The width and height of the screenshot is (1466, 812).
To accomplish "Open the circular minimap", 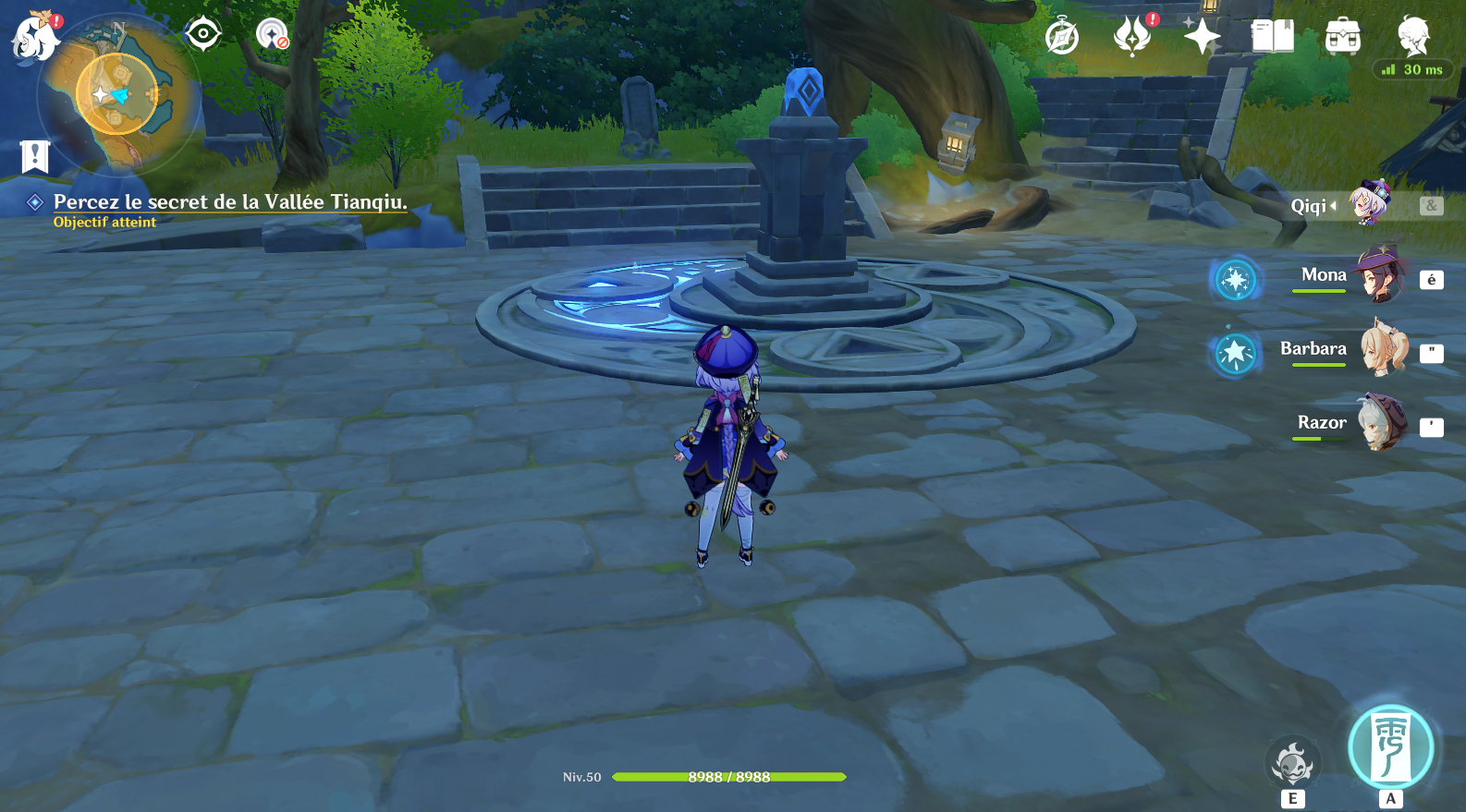I will click(116, 94).
